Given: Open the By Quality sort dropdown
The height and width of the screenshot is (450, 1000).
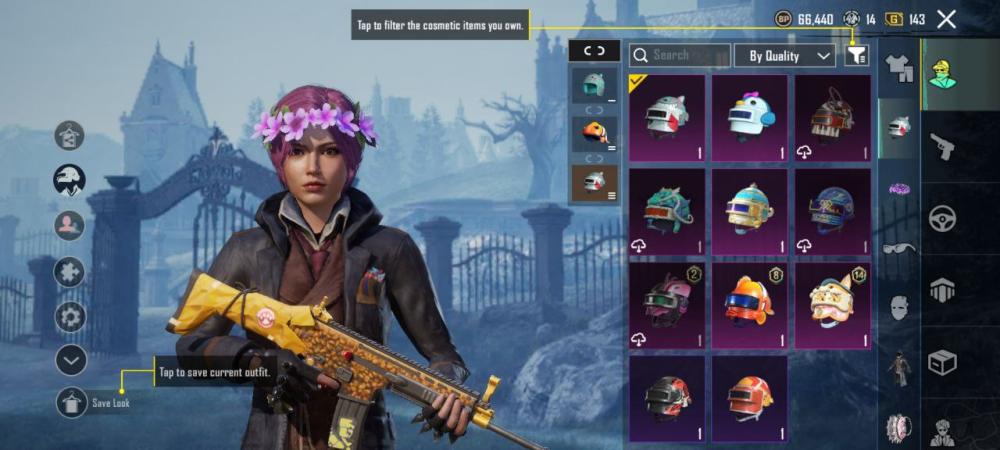Looking at the screenshot, I should tap(785, 56).
